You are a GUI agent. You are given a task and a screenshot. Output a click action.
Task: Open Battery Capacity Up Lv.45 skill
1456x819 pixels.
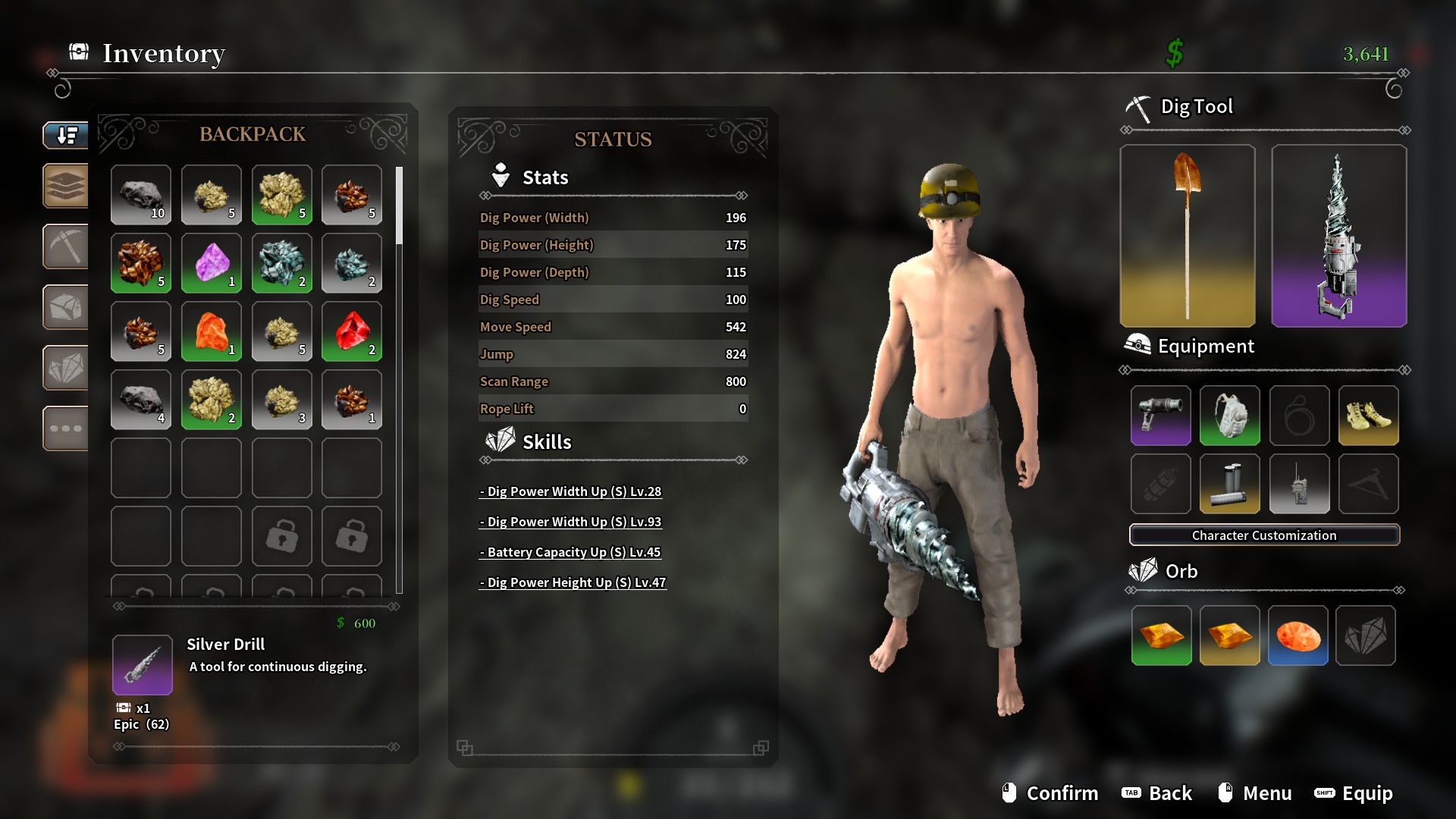(570, 552)
